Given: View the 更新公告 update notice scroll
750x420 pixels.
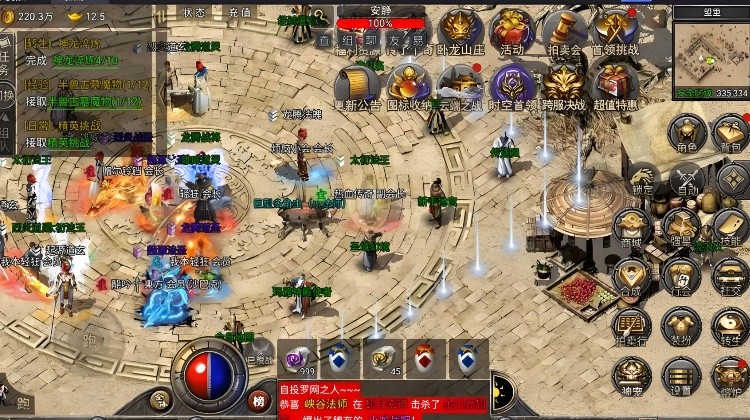Looking at the screenshot, I should (x=357, y=82).
